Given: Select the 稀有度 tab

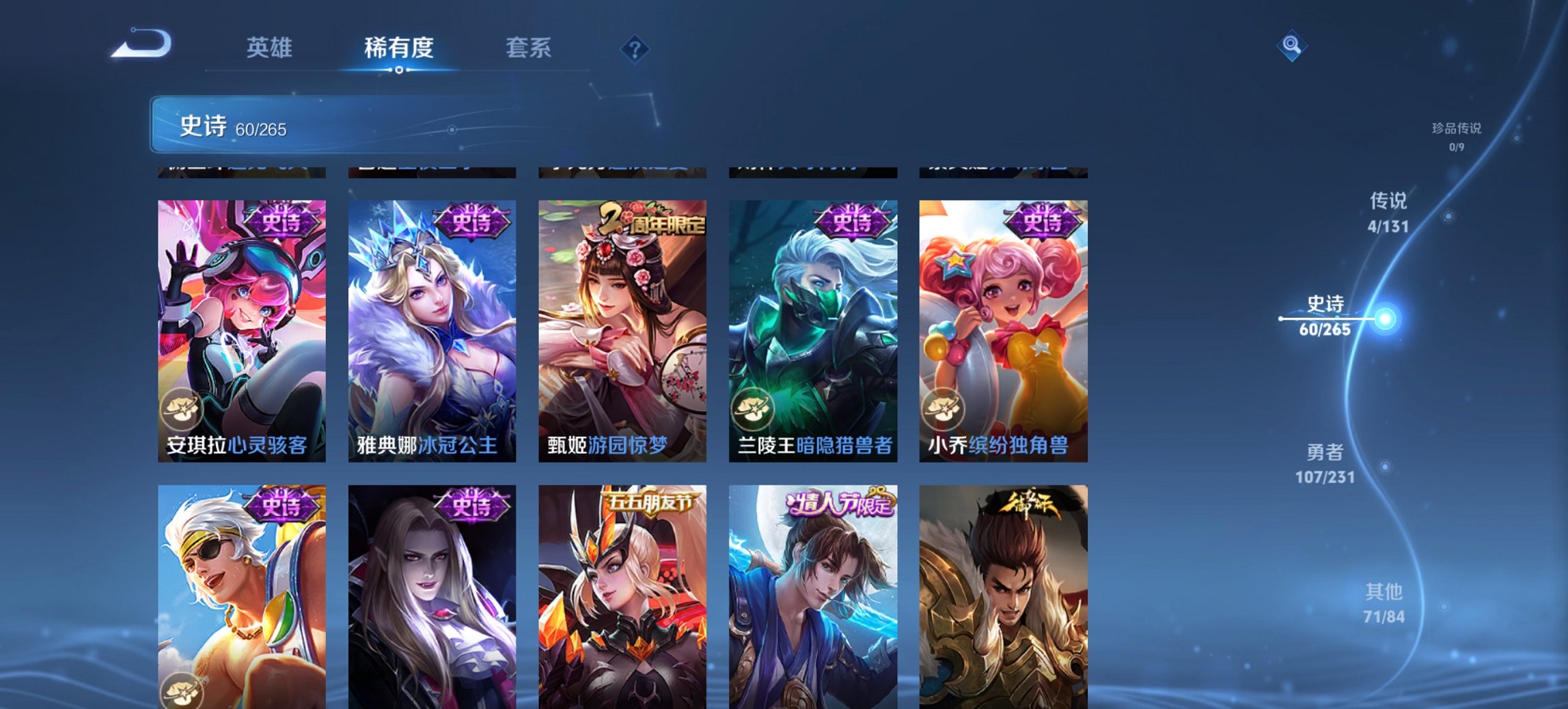Looking at the screenshot, I should pyautogui.click(x=400, y=48).
